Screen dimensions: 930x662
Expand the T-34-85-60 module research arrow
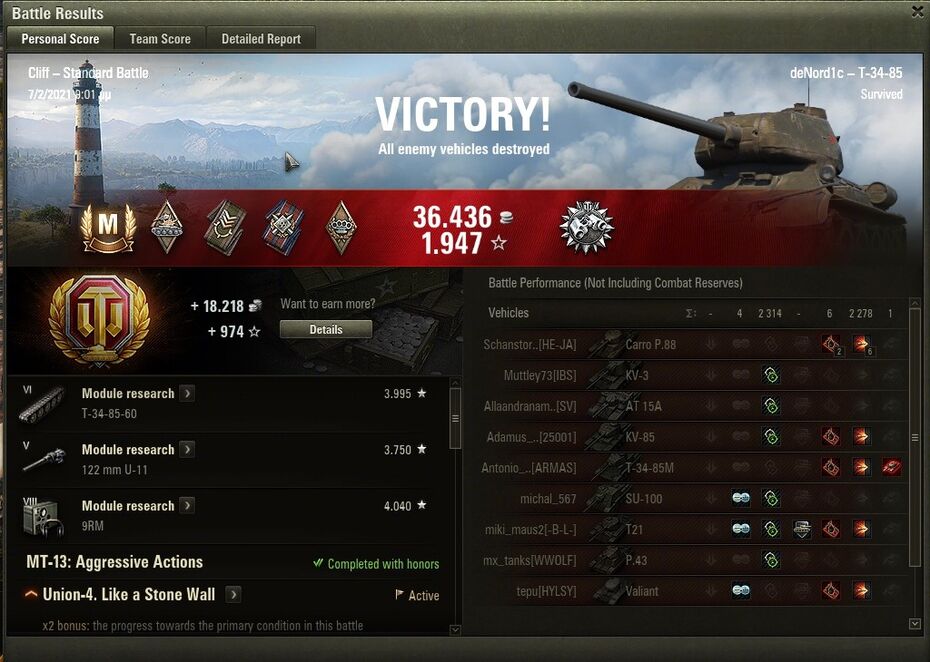tap(187, 393)
